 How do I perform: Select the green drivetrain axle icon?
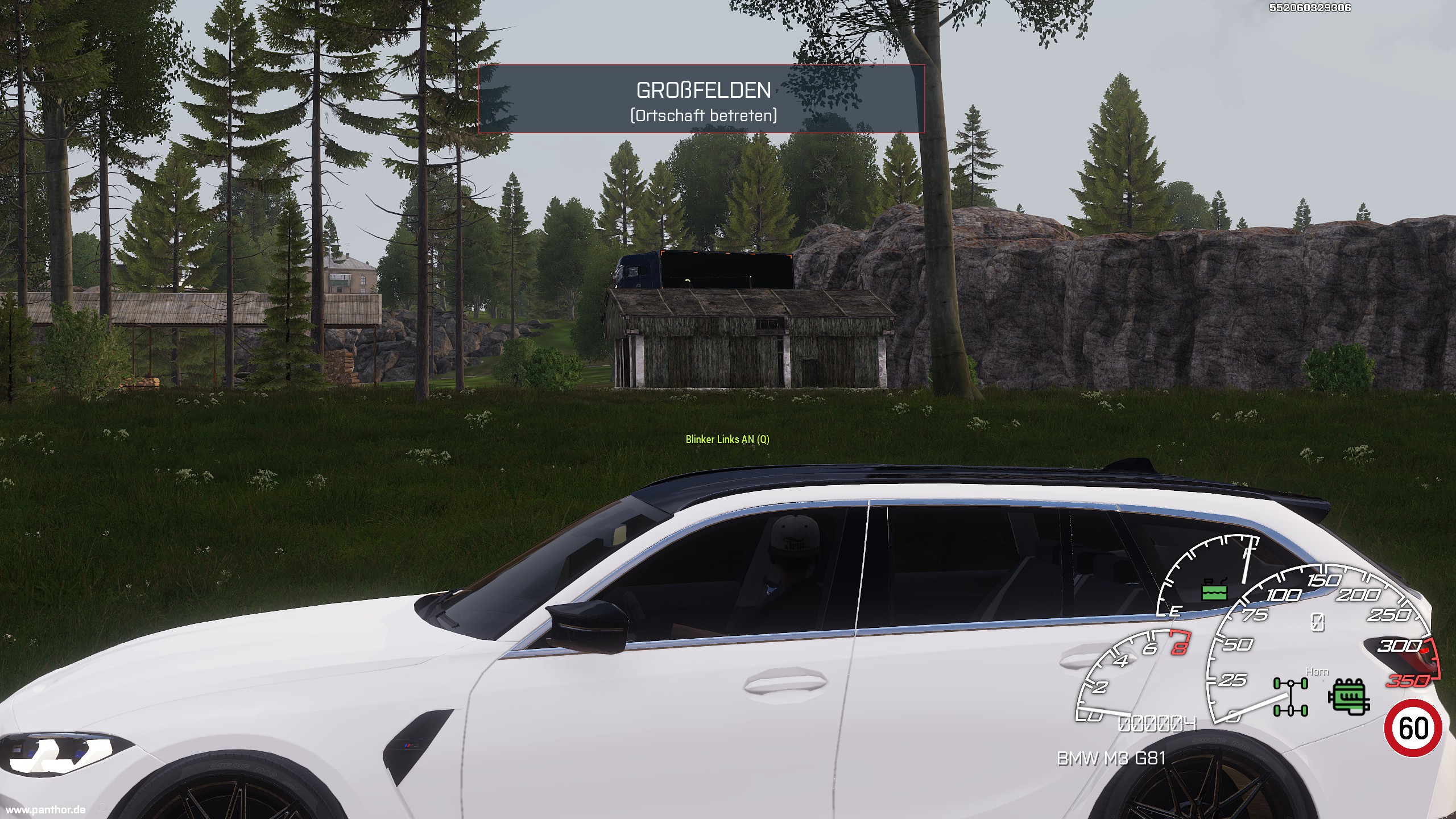tap(1290, 697)
